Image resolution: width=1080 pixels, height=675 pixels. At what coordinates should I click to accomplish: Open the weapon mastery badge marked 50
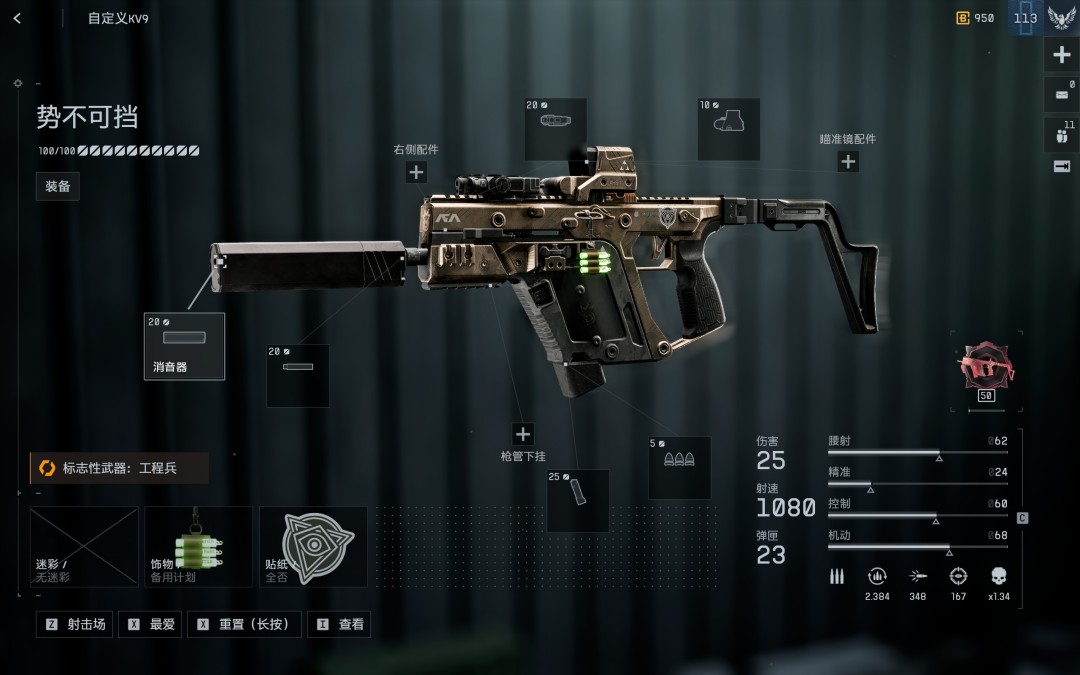pos(986,370)
